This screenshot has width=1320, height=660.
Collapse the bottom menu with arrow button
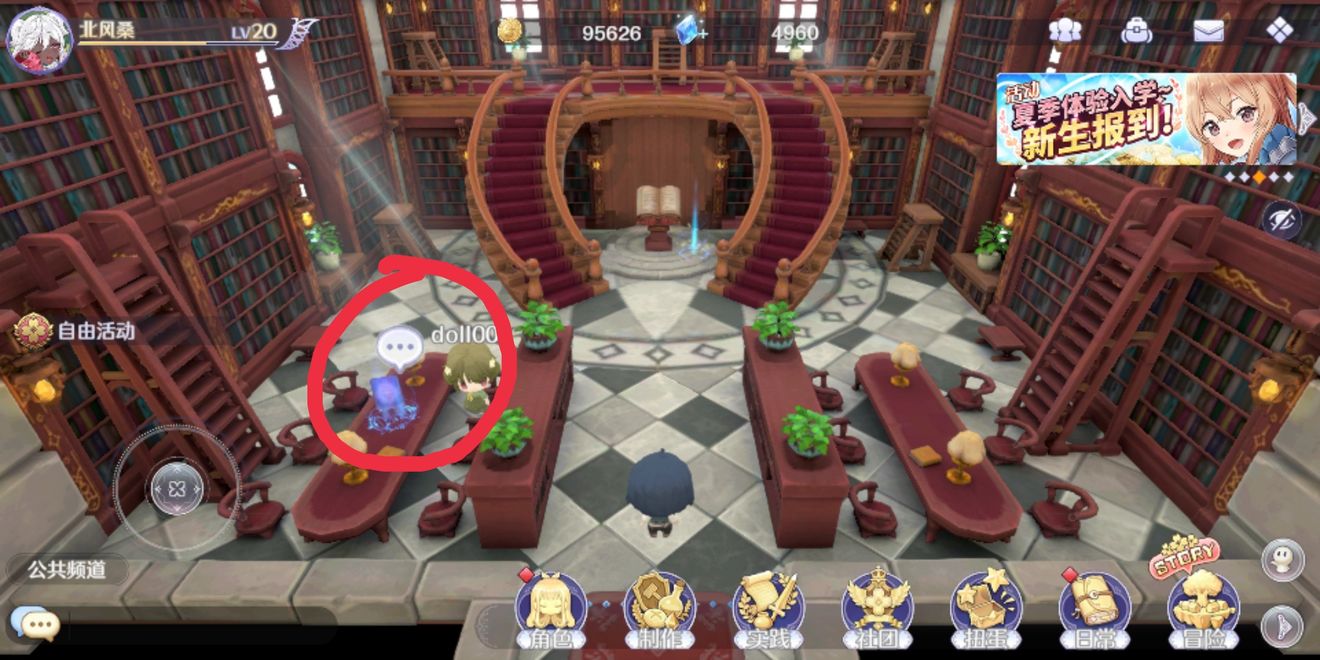coord(1281,626)
